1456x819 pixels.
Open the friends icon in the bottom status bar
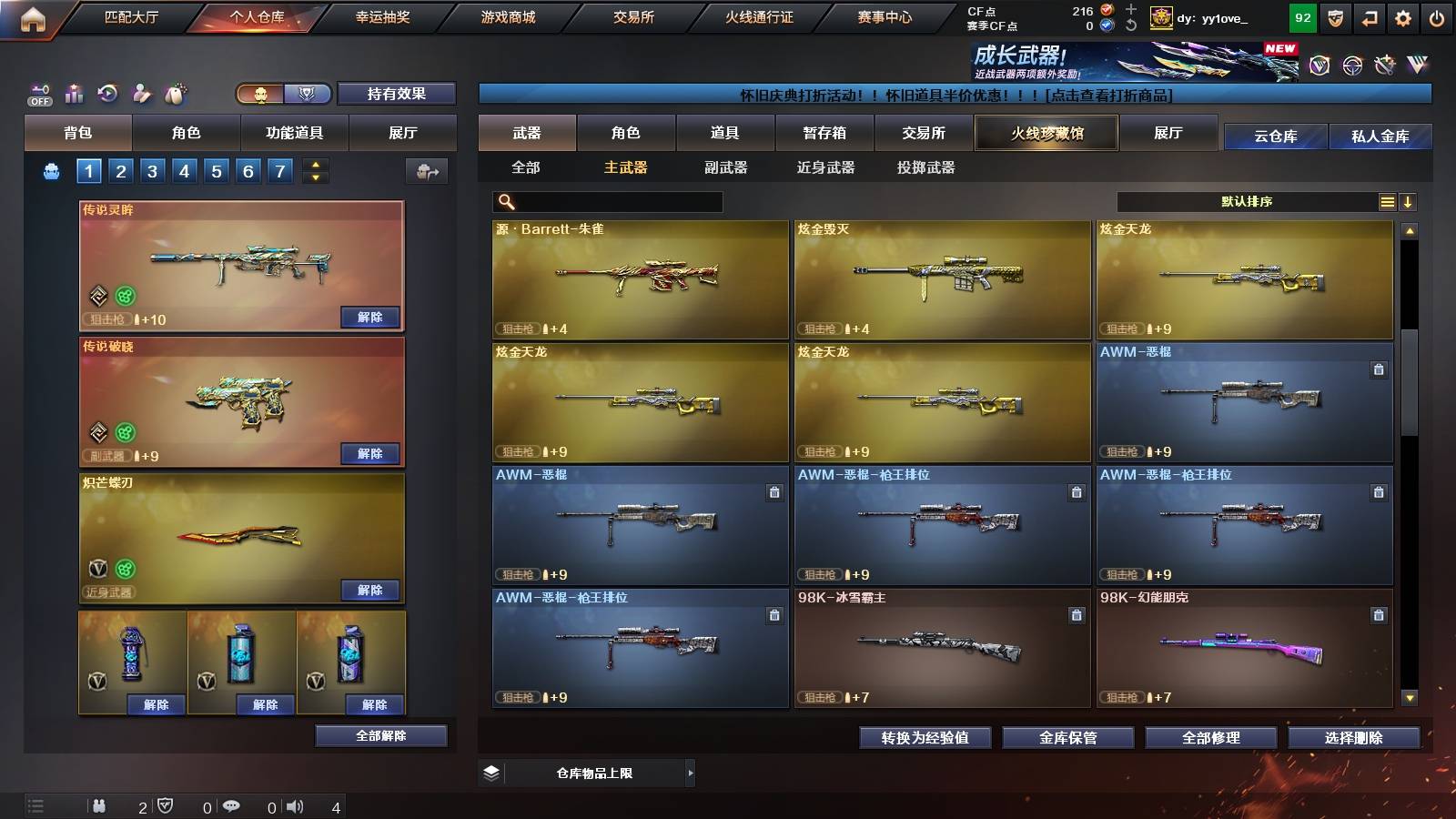pos(100,806)
